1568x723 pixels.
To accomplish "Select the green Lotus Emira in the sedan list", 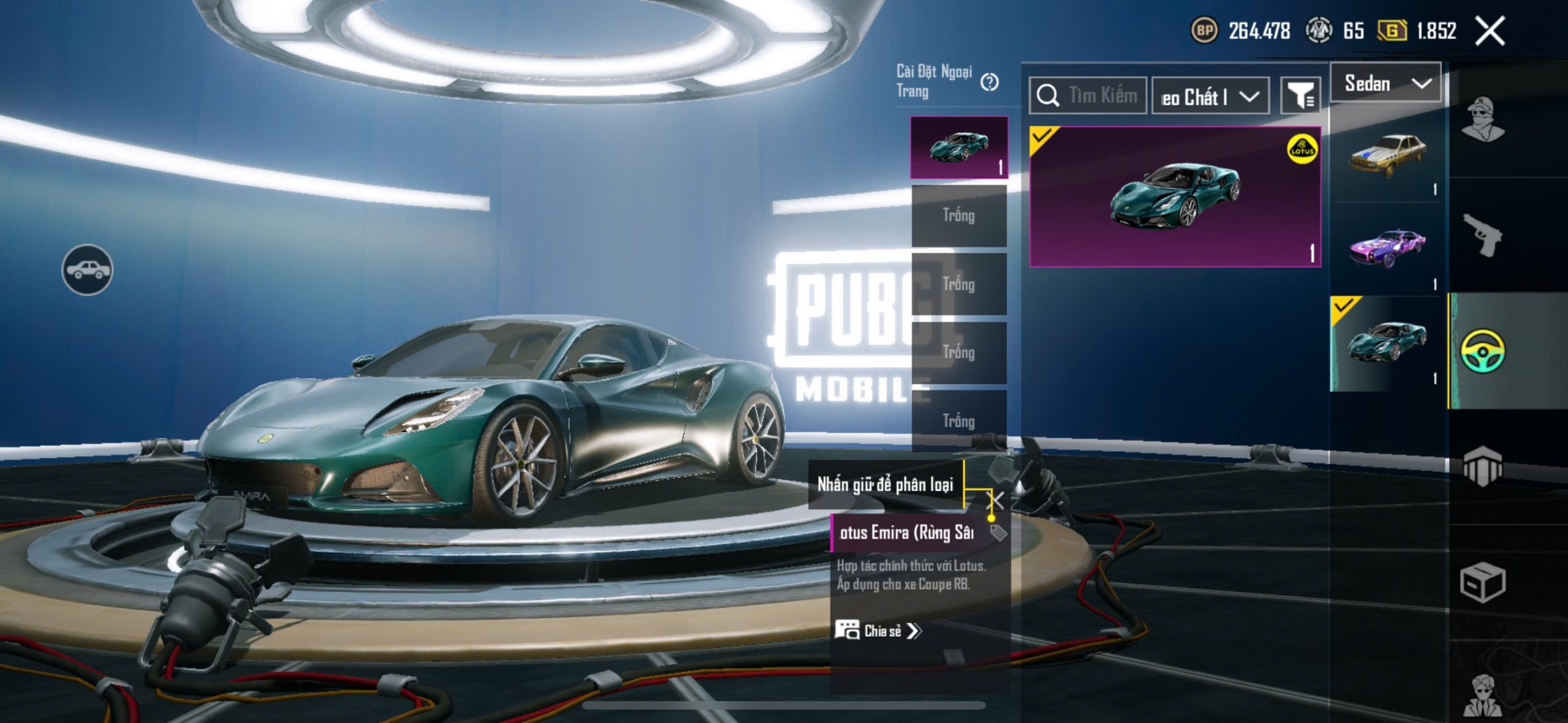I will tap(1387, 343).
